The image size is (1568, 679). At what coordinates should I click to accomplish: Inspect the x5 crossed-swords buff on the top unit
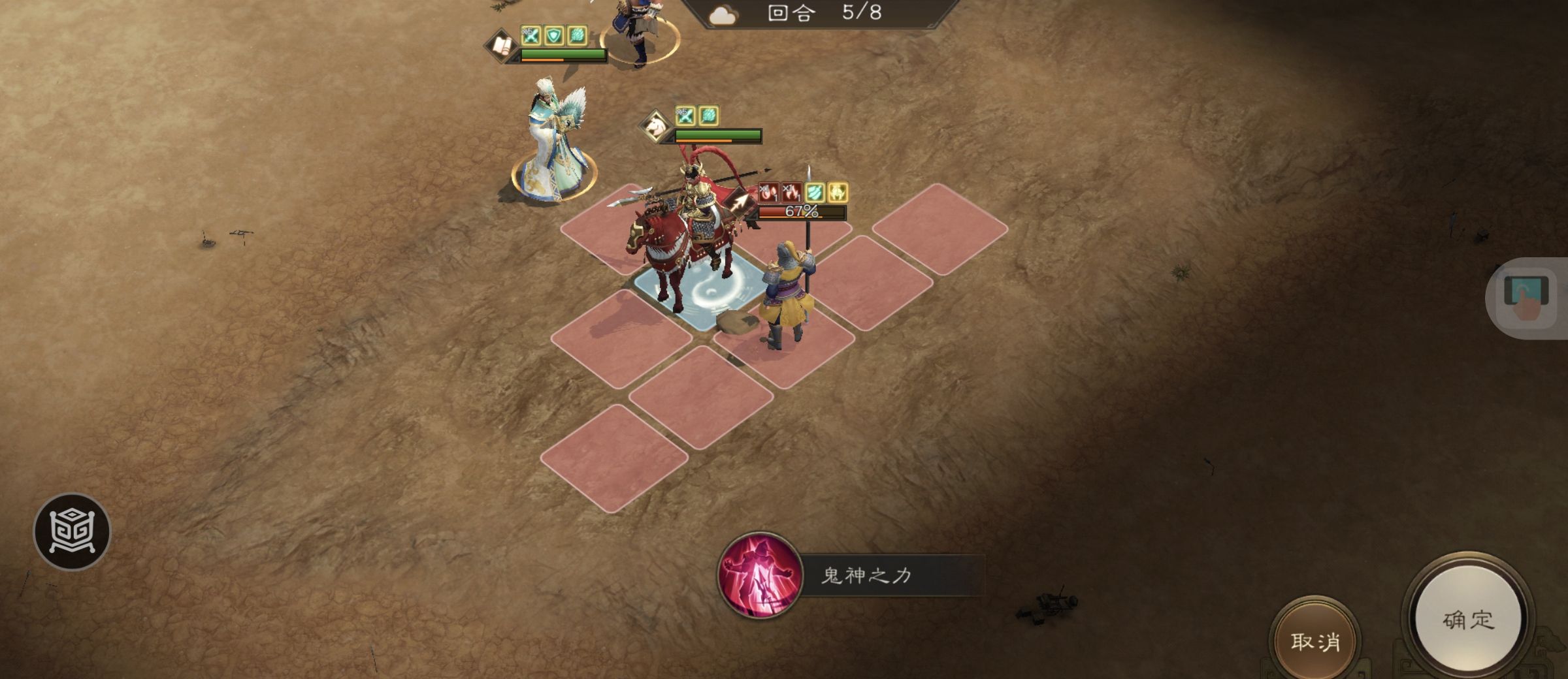(x=529, y=37)
